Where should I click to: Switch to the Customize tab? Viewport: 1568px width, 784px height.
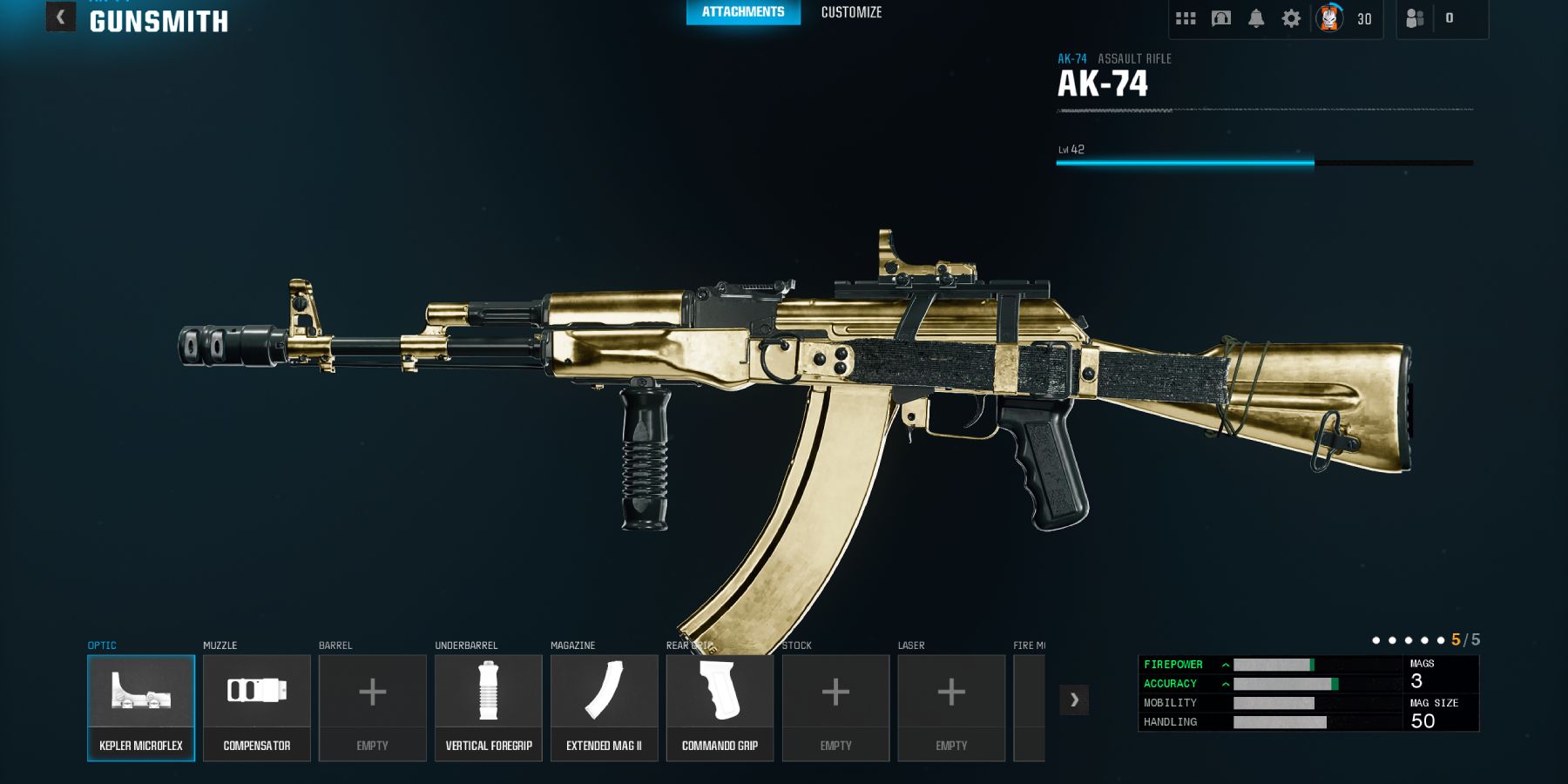[x=851, y=12]
